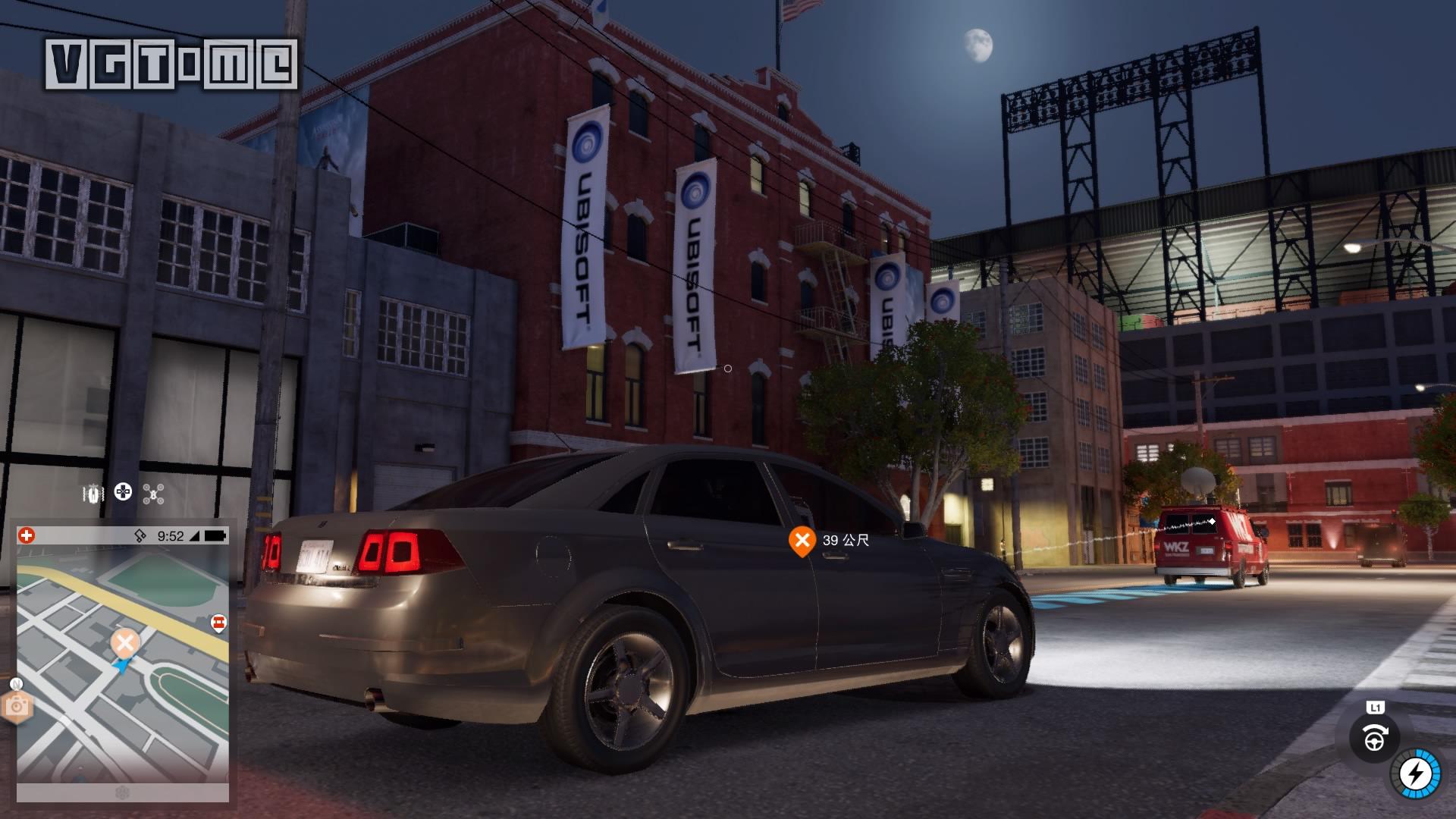Choose the quadcopter drone icon

click(x=153, y=494)
